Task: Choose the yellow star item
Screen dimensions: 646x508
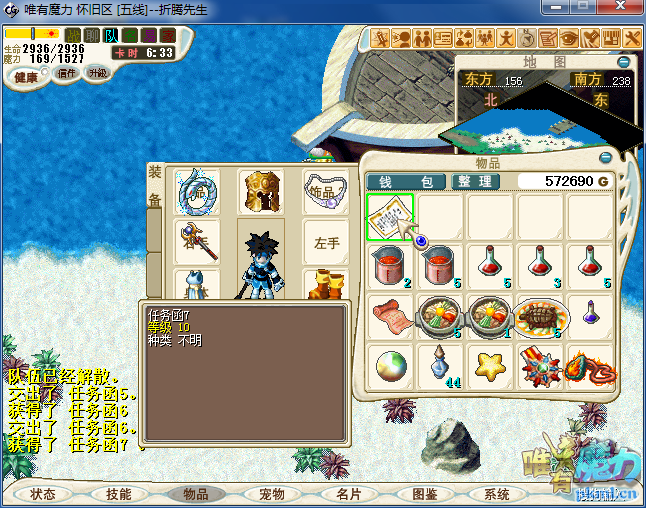Action: pos(491,366)
